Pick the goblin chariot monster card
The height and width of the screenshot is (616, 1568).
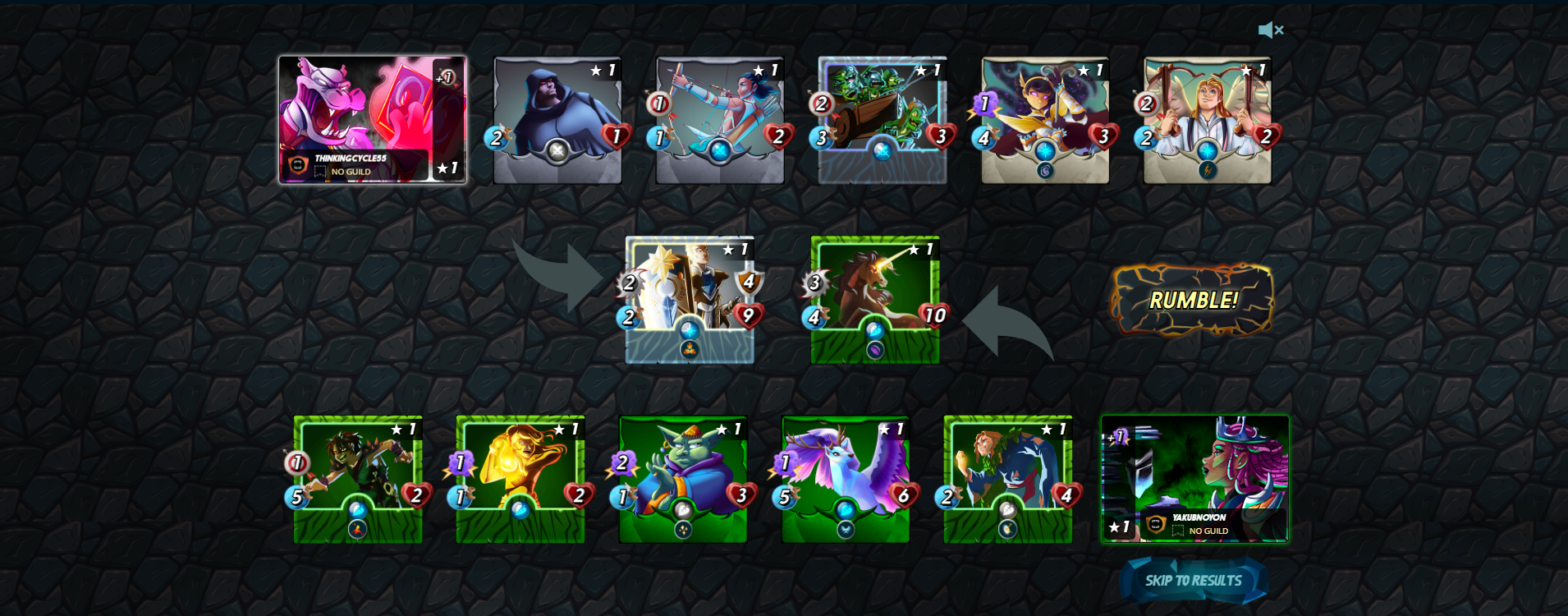[882, 120]
